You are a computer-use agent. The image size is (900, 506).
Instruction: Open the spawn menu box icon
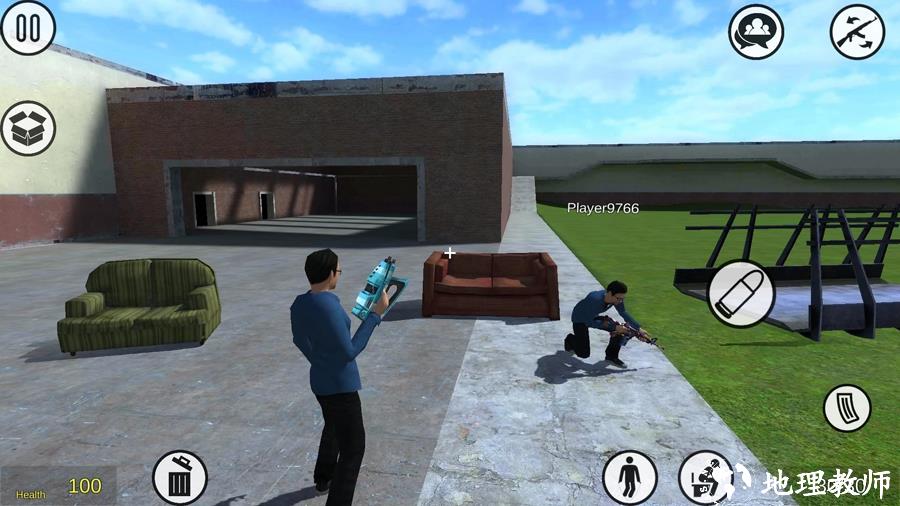(x=28, y=128)
